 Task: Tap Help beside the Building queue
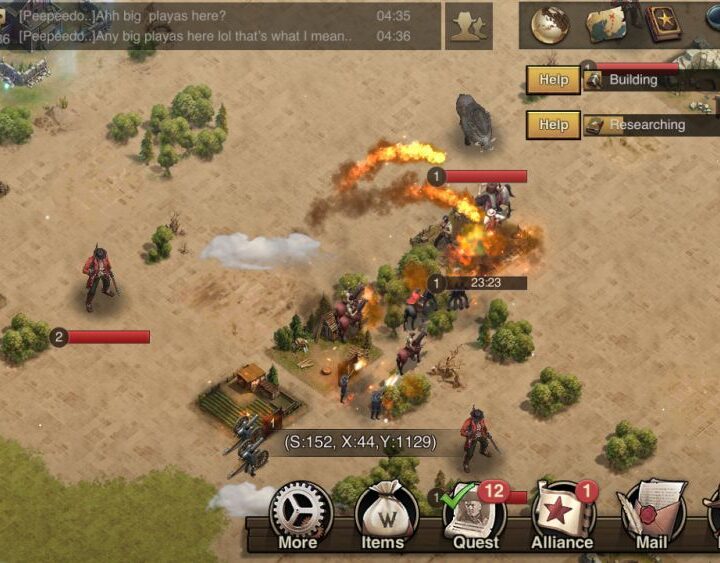click(x=553, y=80)
